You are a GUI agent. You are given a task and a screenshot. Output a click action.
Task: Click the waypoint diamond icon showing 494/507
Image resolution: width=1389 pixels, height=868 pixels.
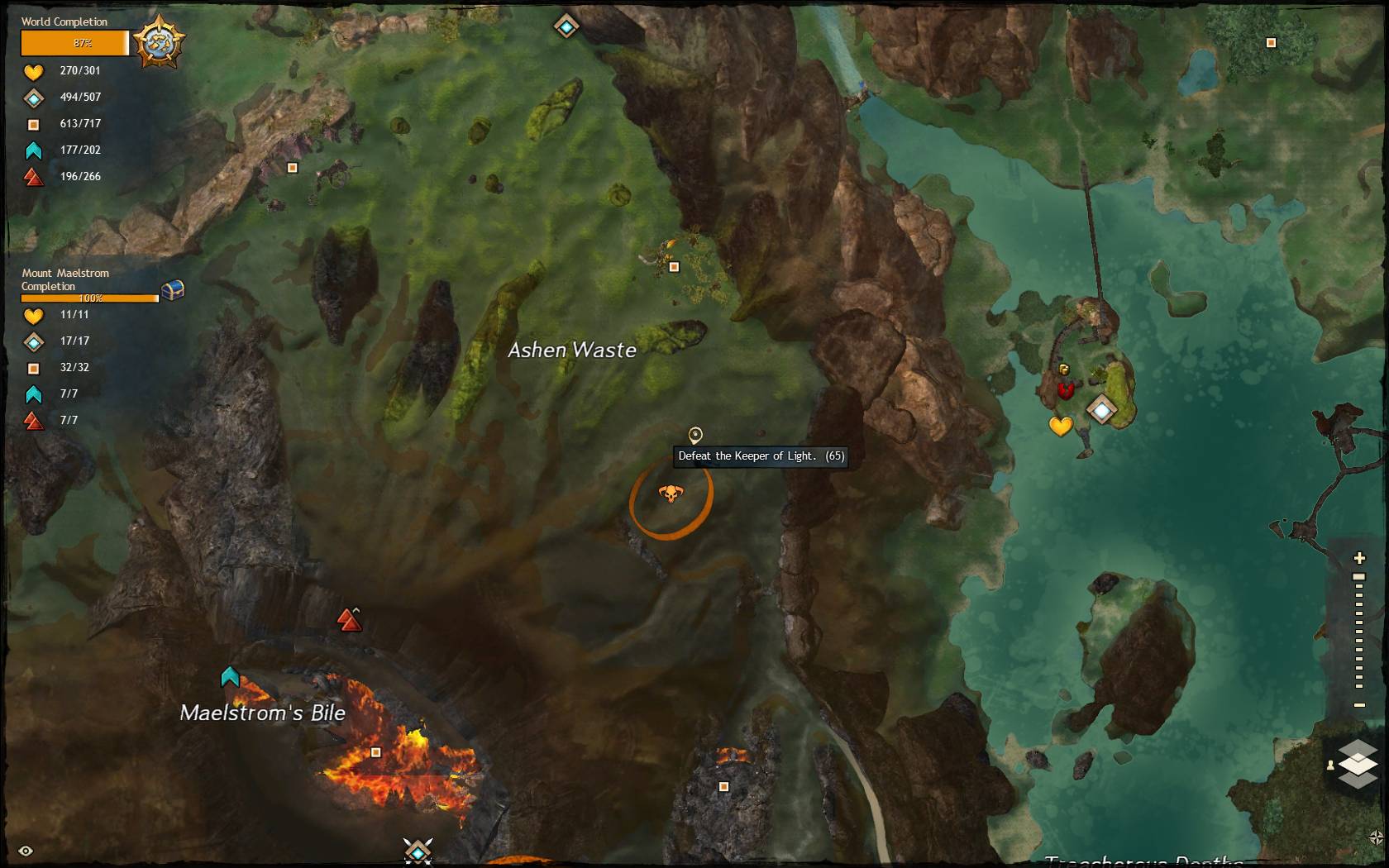click(33, 98)
